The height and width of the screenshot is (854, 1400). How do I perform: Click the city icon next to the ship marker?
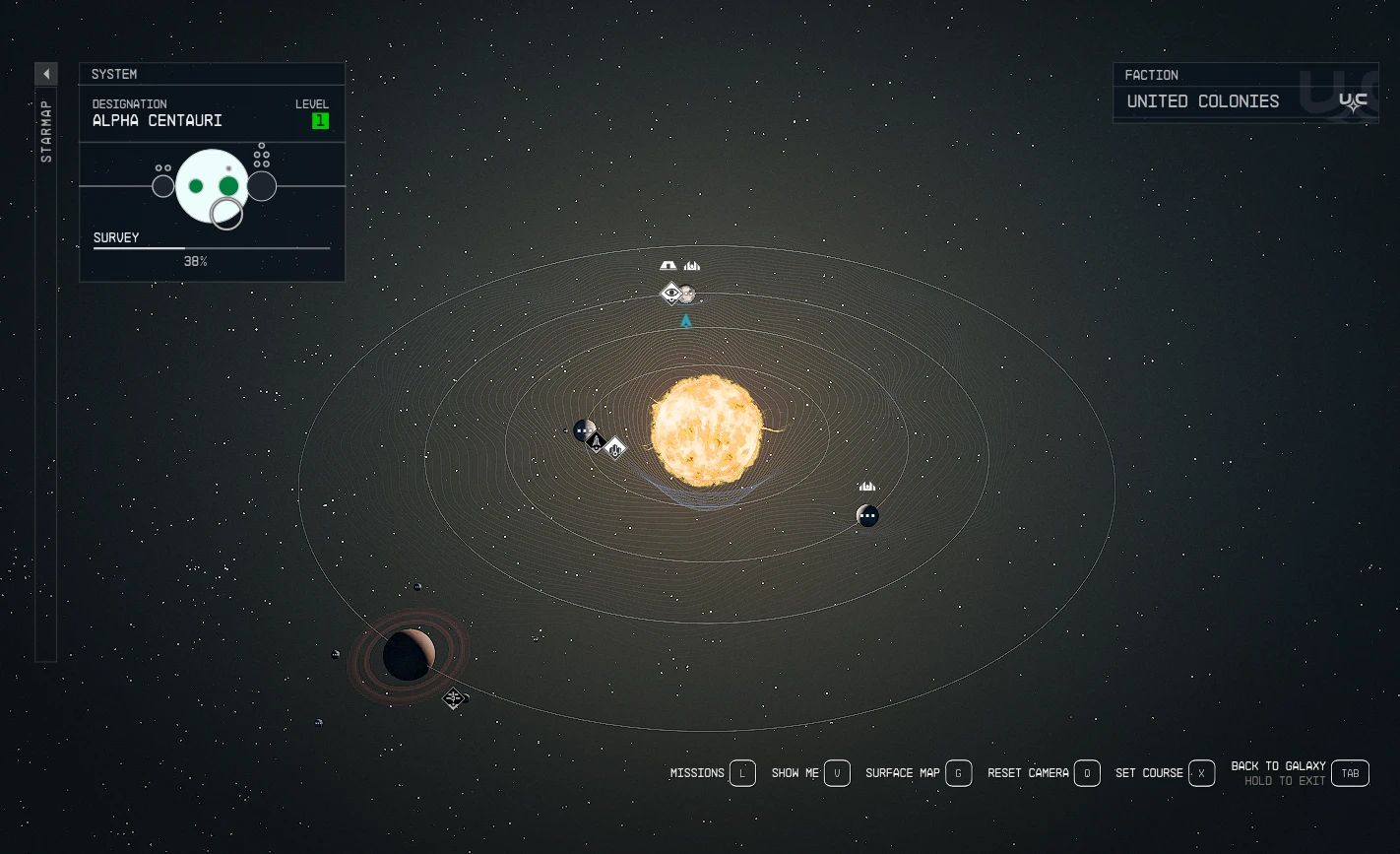pos(613,449)
